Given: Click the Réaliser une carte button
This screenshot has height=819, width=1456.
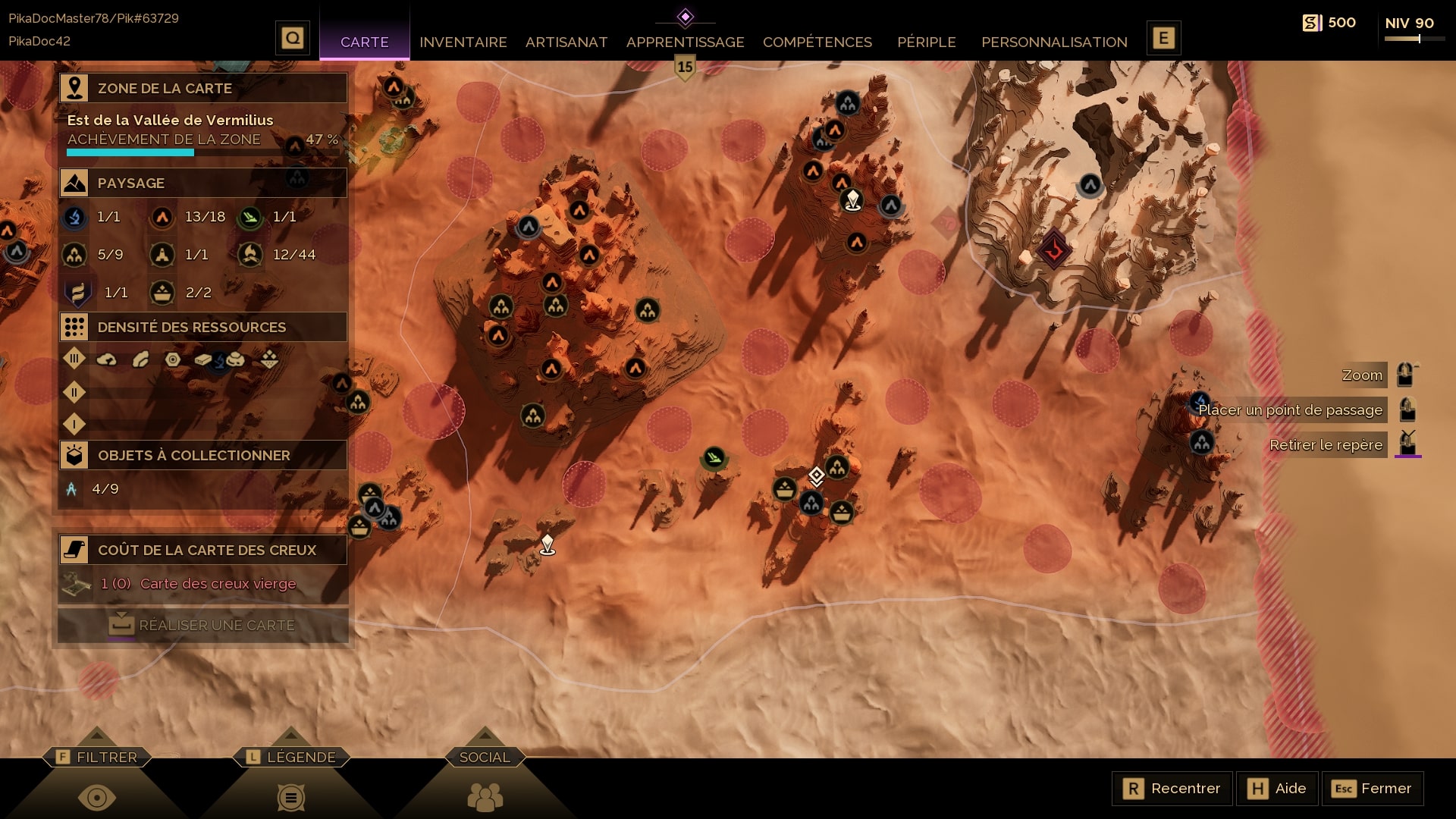Looking at the screenshot, I should pos(203,625).
